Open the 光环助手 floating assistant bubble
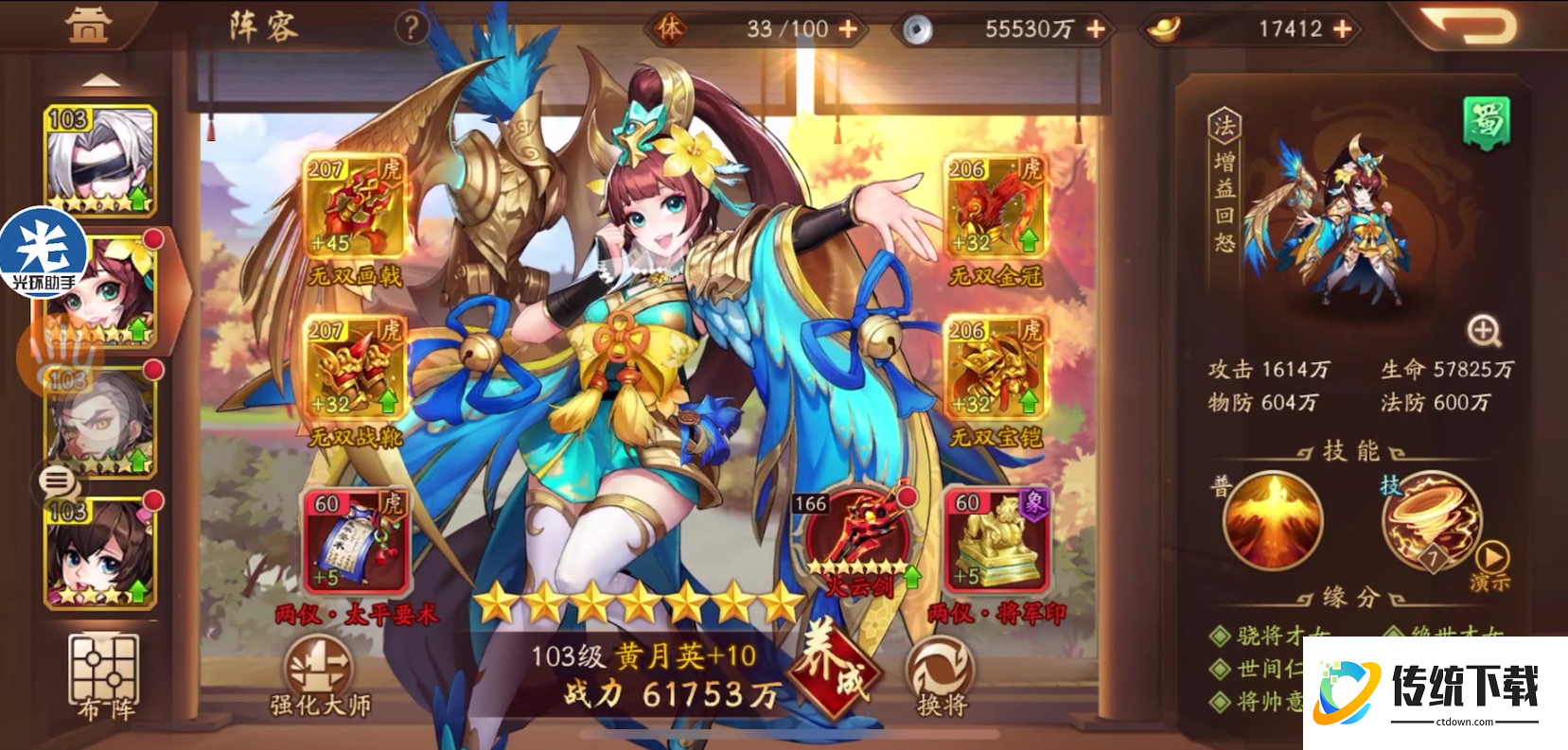Viewport: 1568px width, 750px height. (x=44, y=248)
